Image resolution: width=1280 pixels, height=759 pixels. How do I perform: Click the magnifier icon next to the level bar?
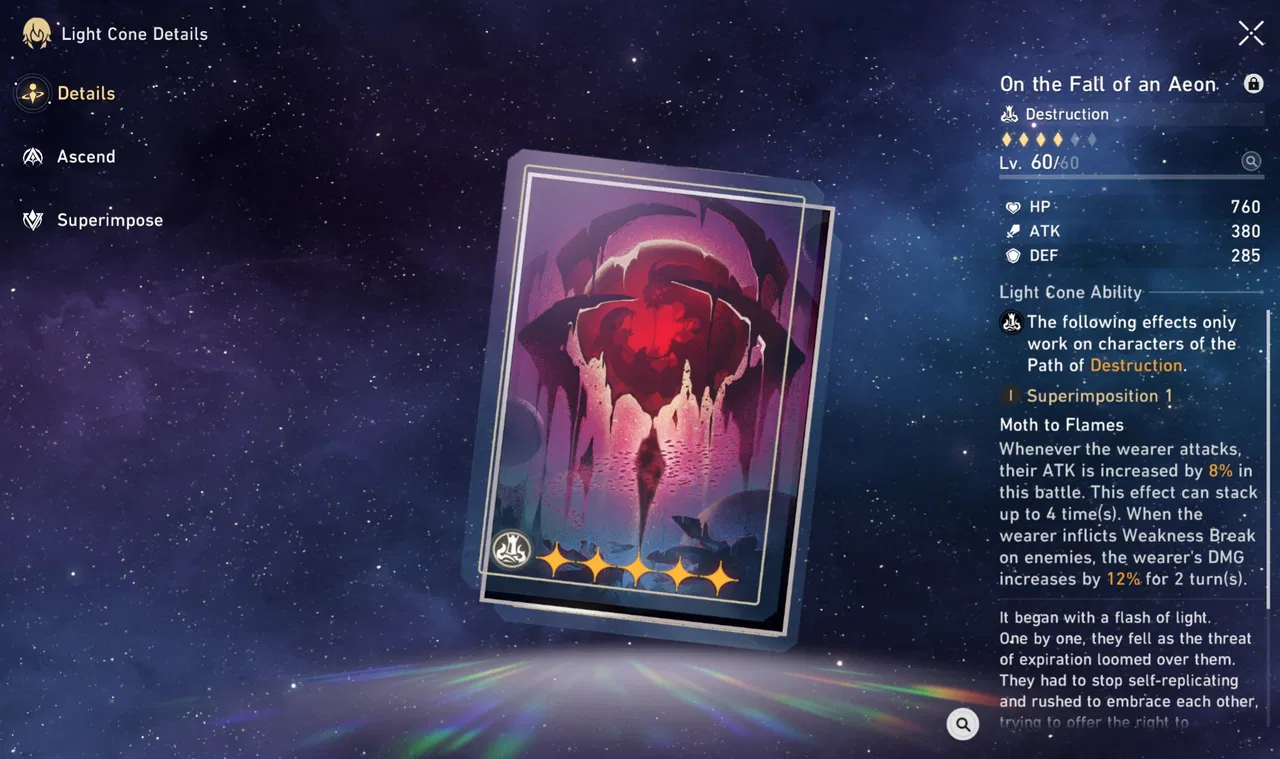coord(1252,161)
